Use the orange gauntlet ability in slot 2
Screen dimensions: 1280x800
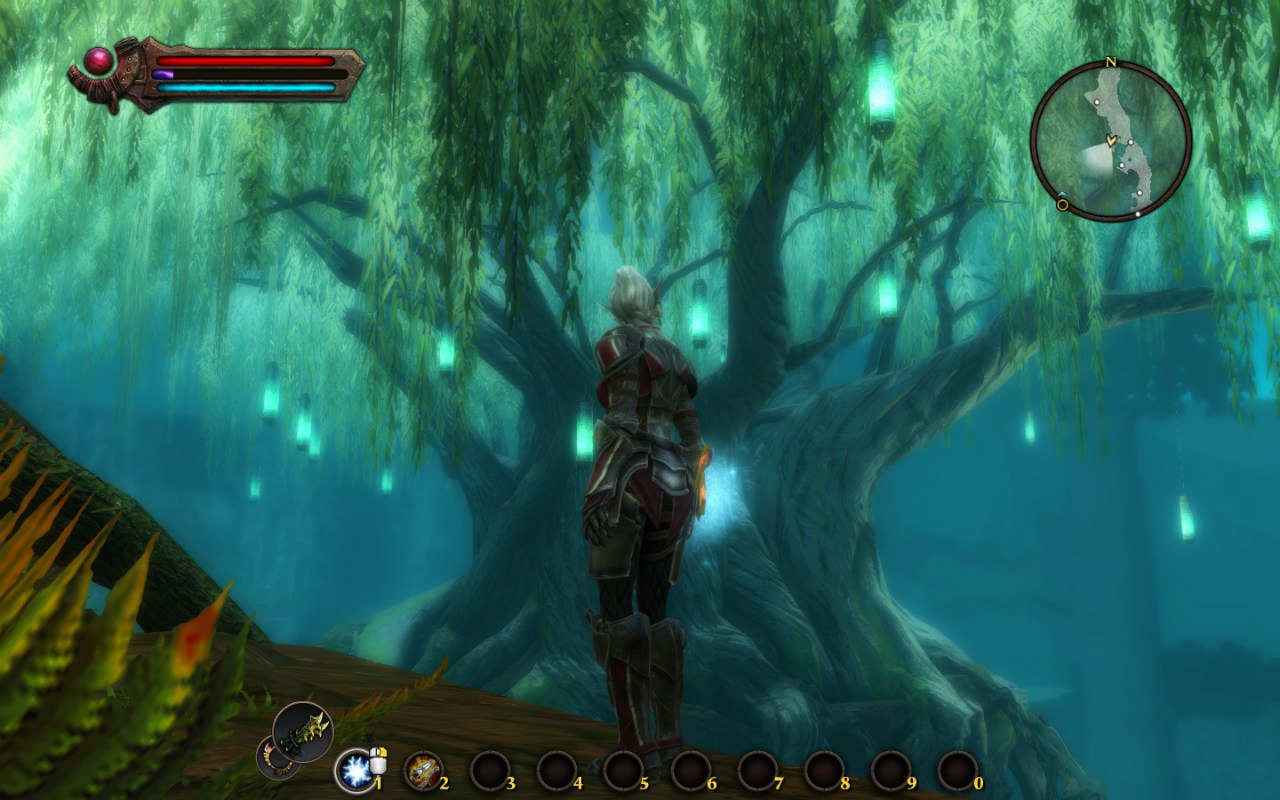coord(423,770)
